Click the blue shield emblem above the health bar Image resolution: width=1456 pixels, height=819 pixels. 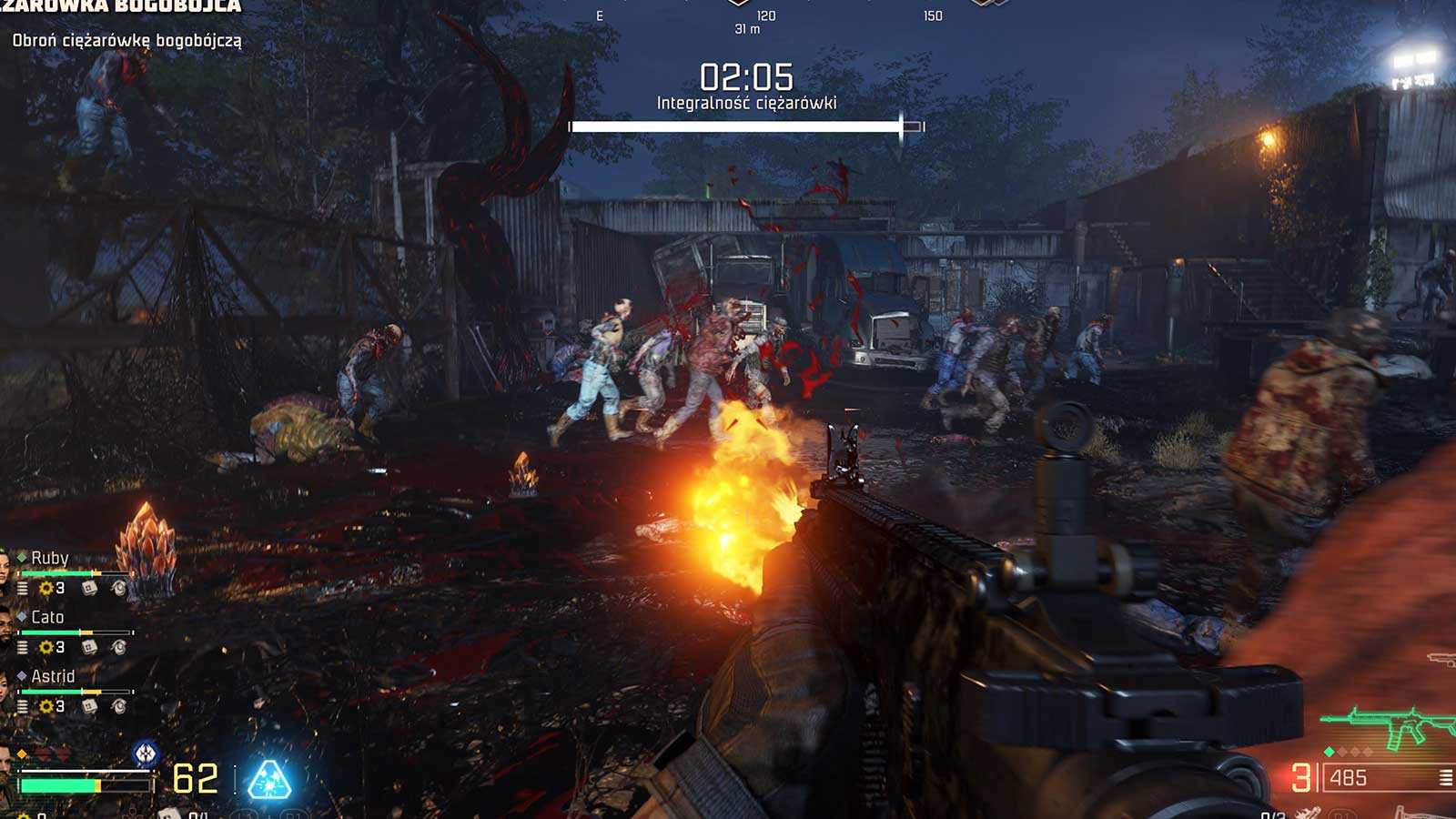pos(145,753)
